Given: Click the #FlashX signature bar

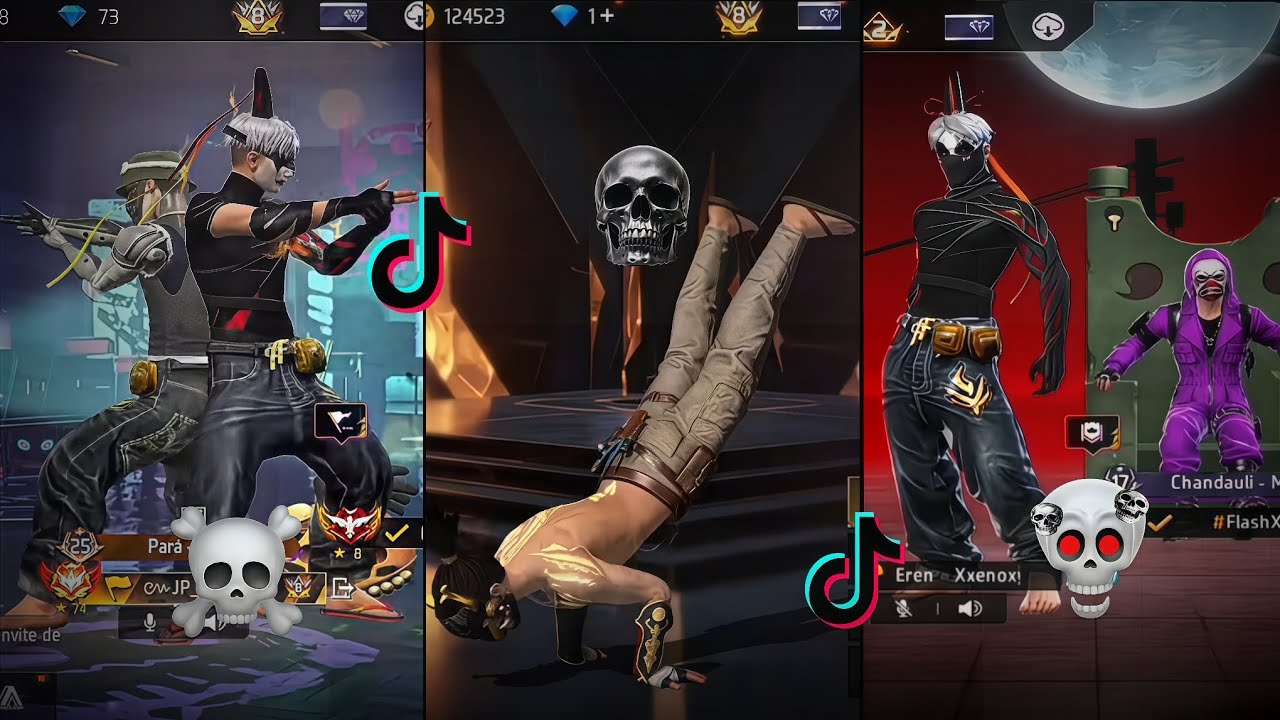Looking at the screenshot, I should tap(1240, 522).
